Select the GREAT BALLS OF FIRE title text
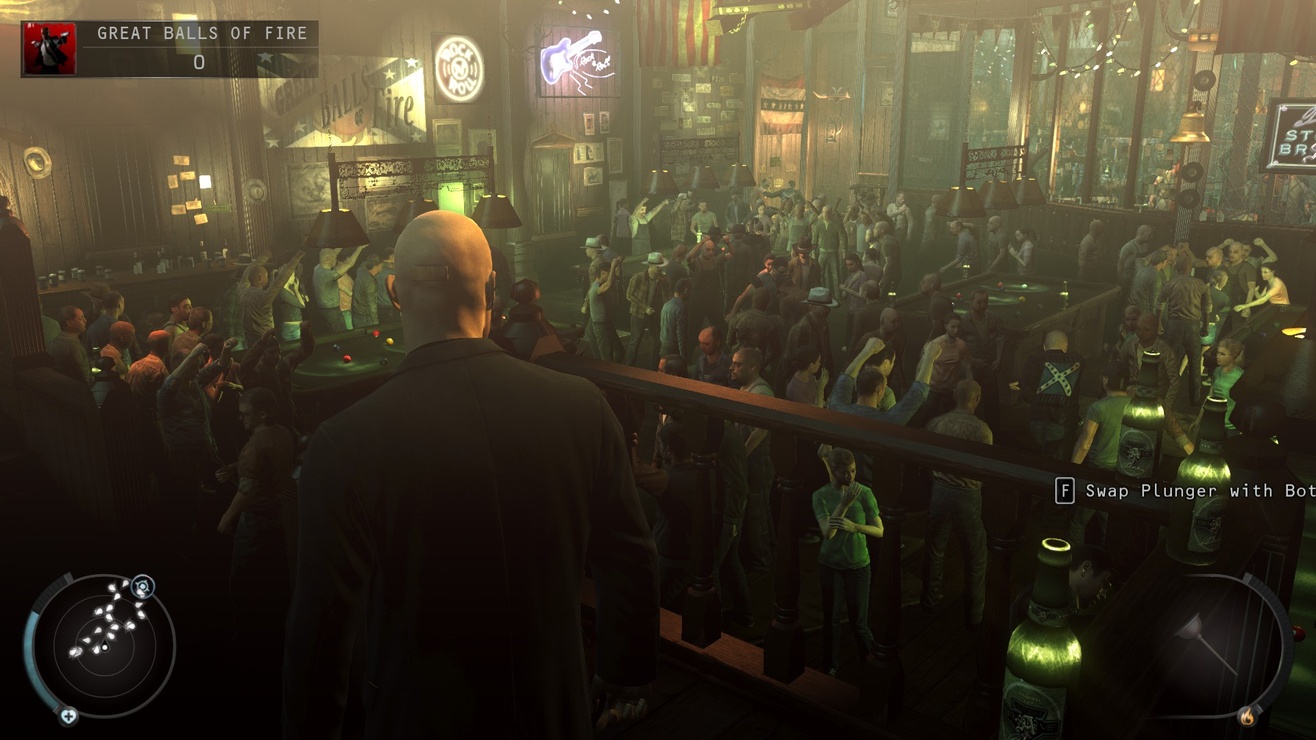The width and height of the screenshot is (1316, 740). (200, 33)
